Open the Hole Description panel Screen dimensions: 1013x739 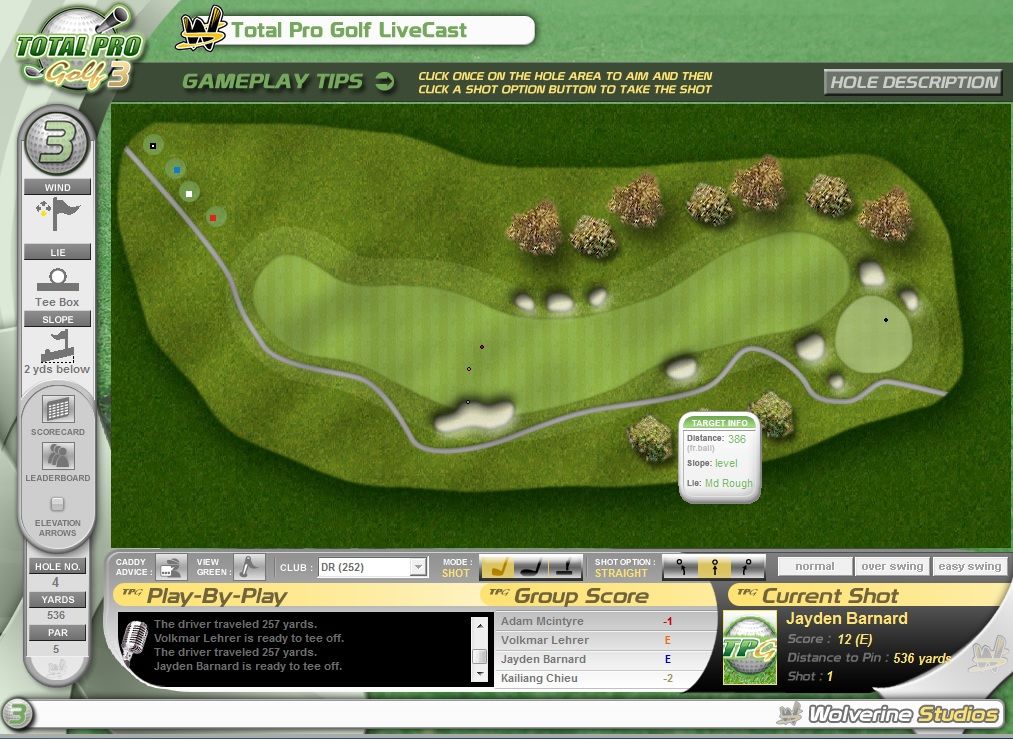(x=914, y=82)
